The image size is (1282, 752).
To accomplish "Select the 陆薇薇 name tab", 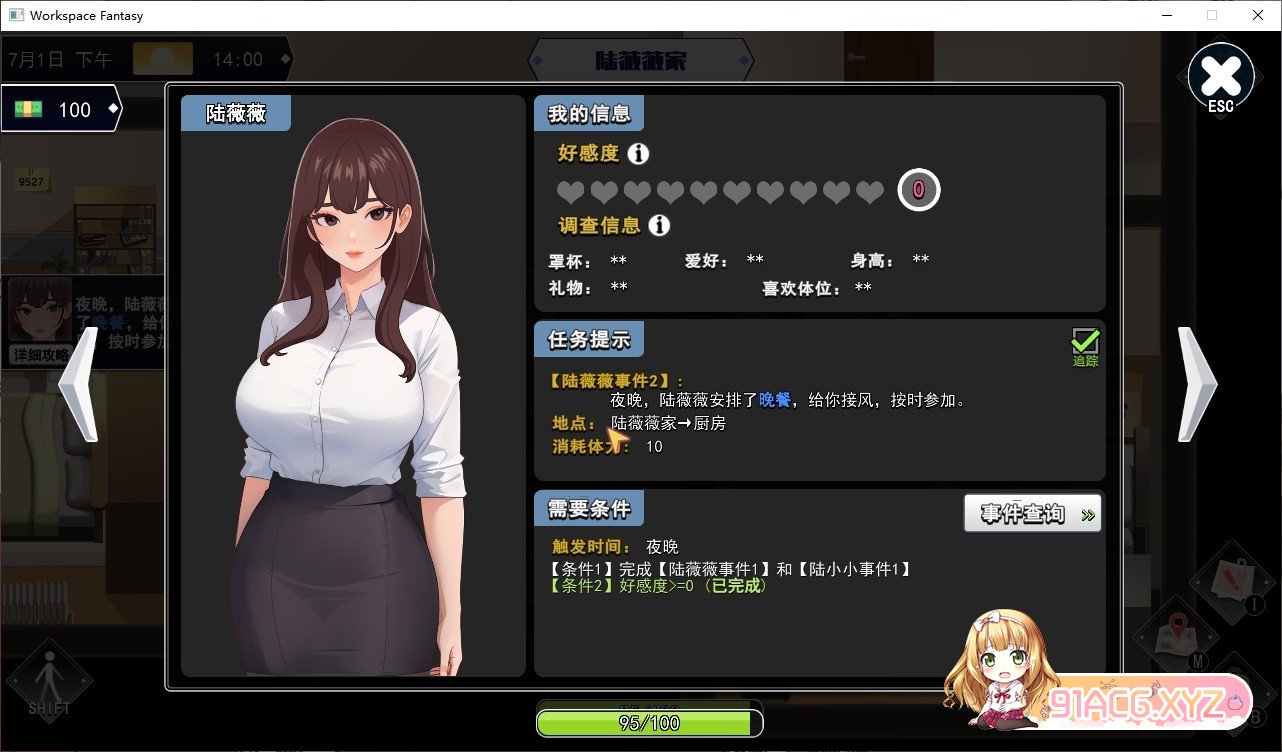I will pyautogui.click(x=235, y=113).
